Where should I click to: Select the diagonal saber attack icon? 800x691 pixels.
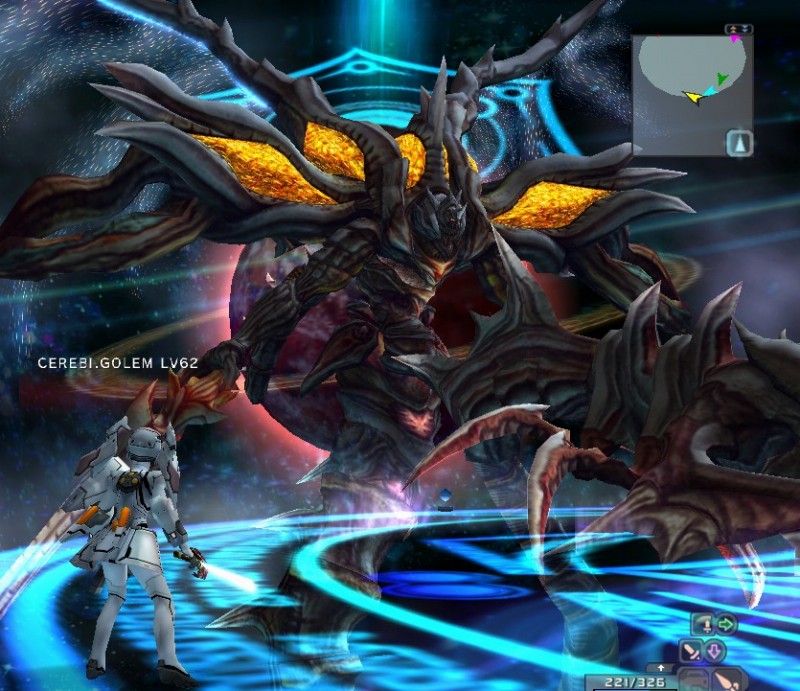coord(690,651)
